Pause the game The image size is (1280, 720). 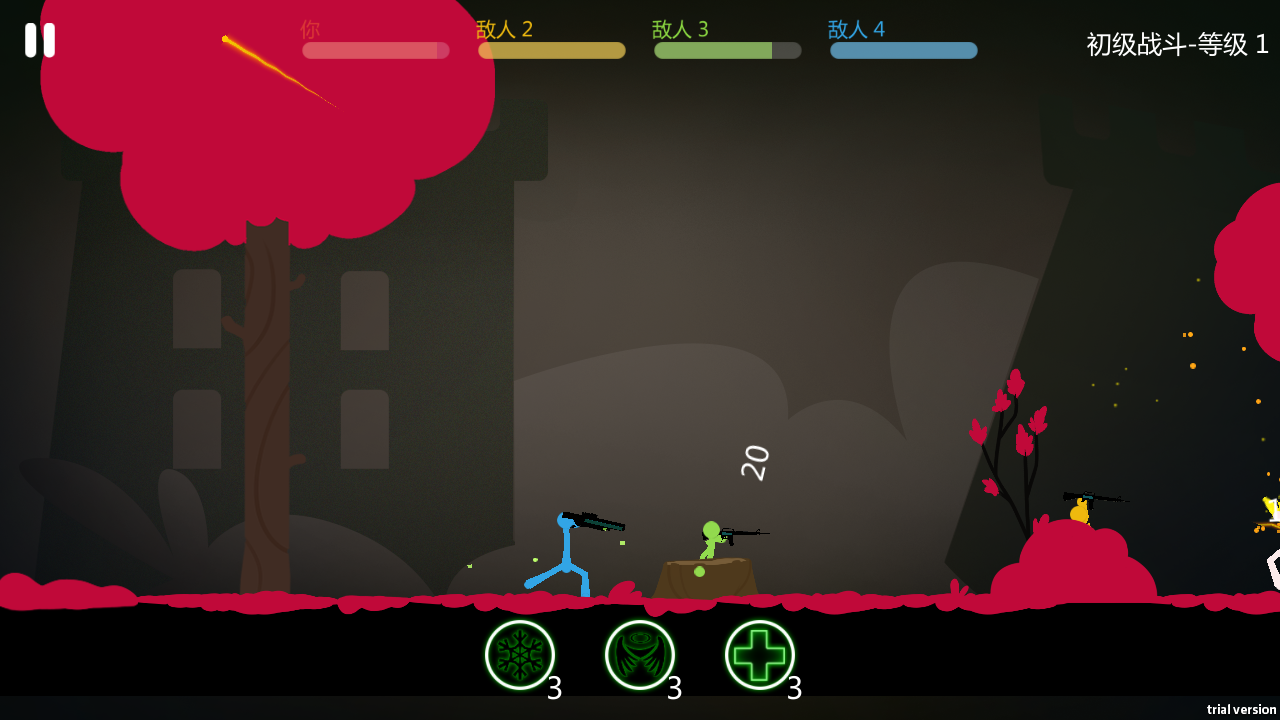point(40,40)
